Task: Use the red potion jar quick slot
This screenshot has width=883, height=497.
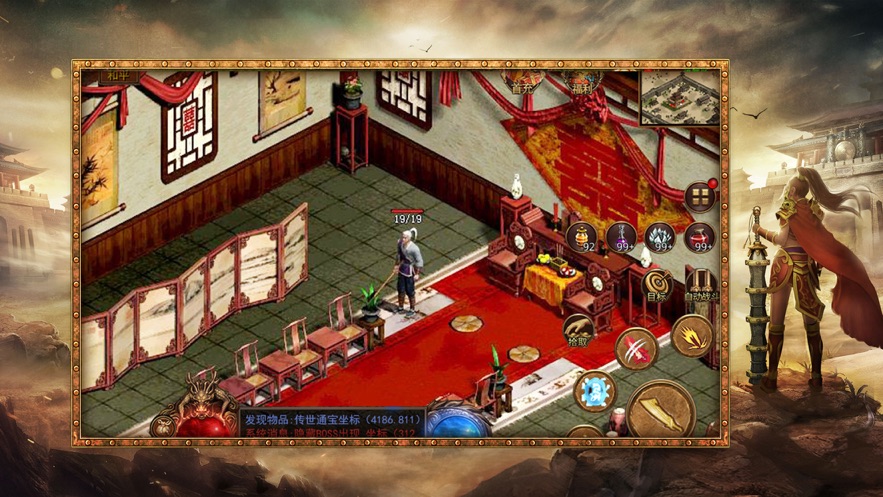Action: pos(699,237)
